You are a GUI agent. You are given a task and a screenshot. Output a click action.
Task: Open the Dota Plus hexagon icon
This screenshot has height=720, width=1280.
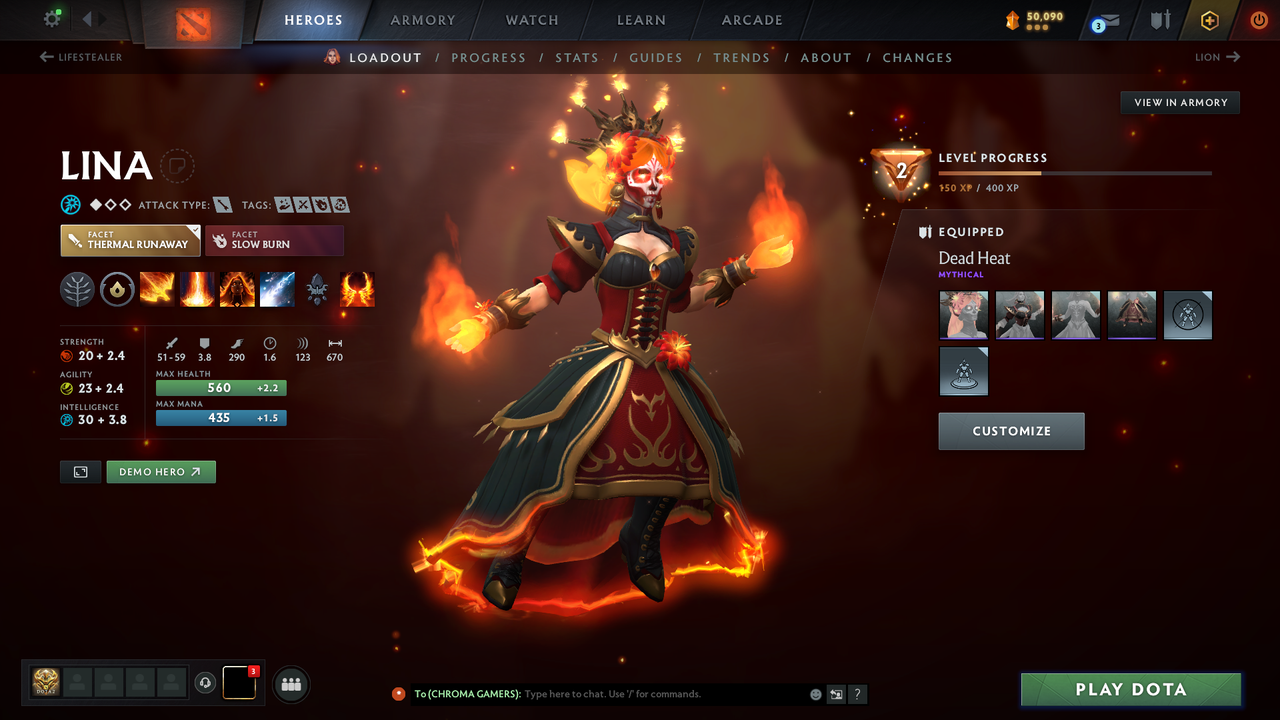1209,19
